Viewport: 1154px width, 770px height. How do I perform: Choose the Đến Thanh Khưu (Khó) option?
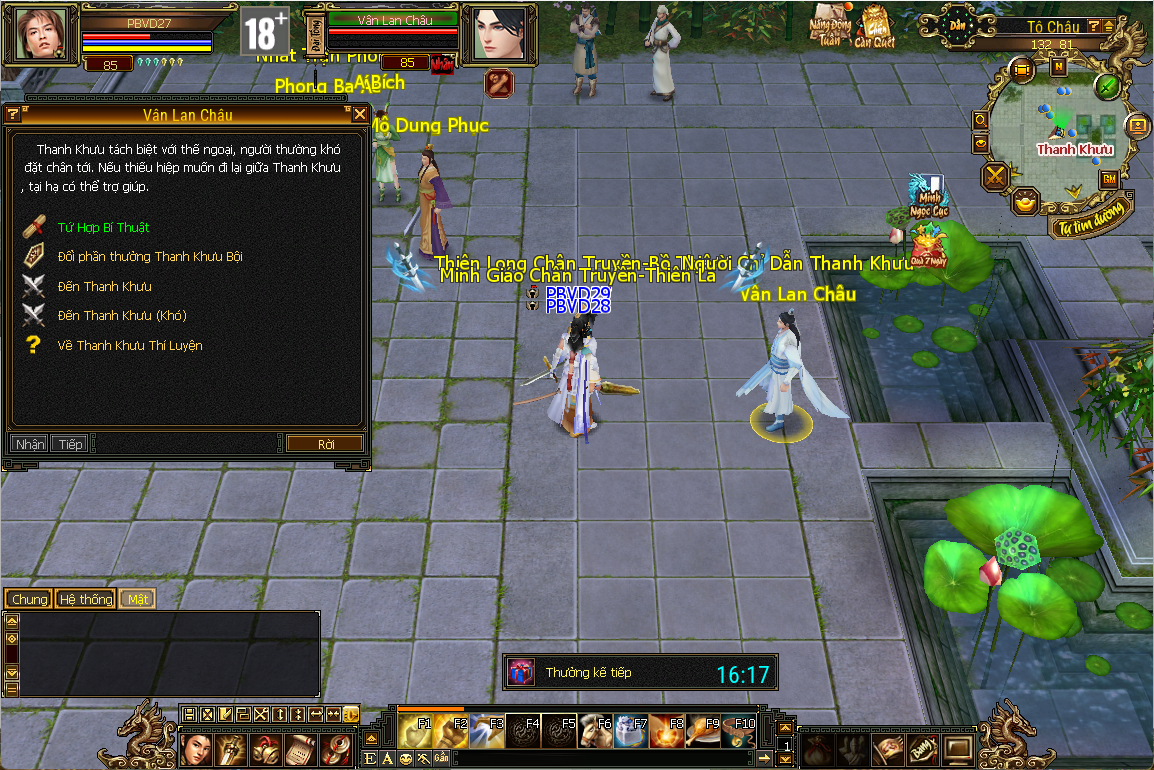tap(122, 316)
